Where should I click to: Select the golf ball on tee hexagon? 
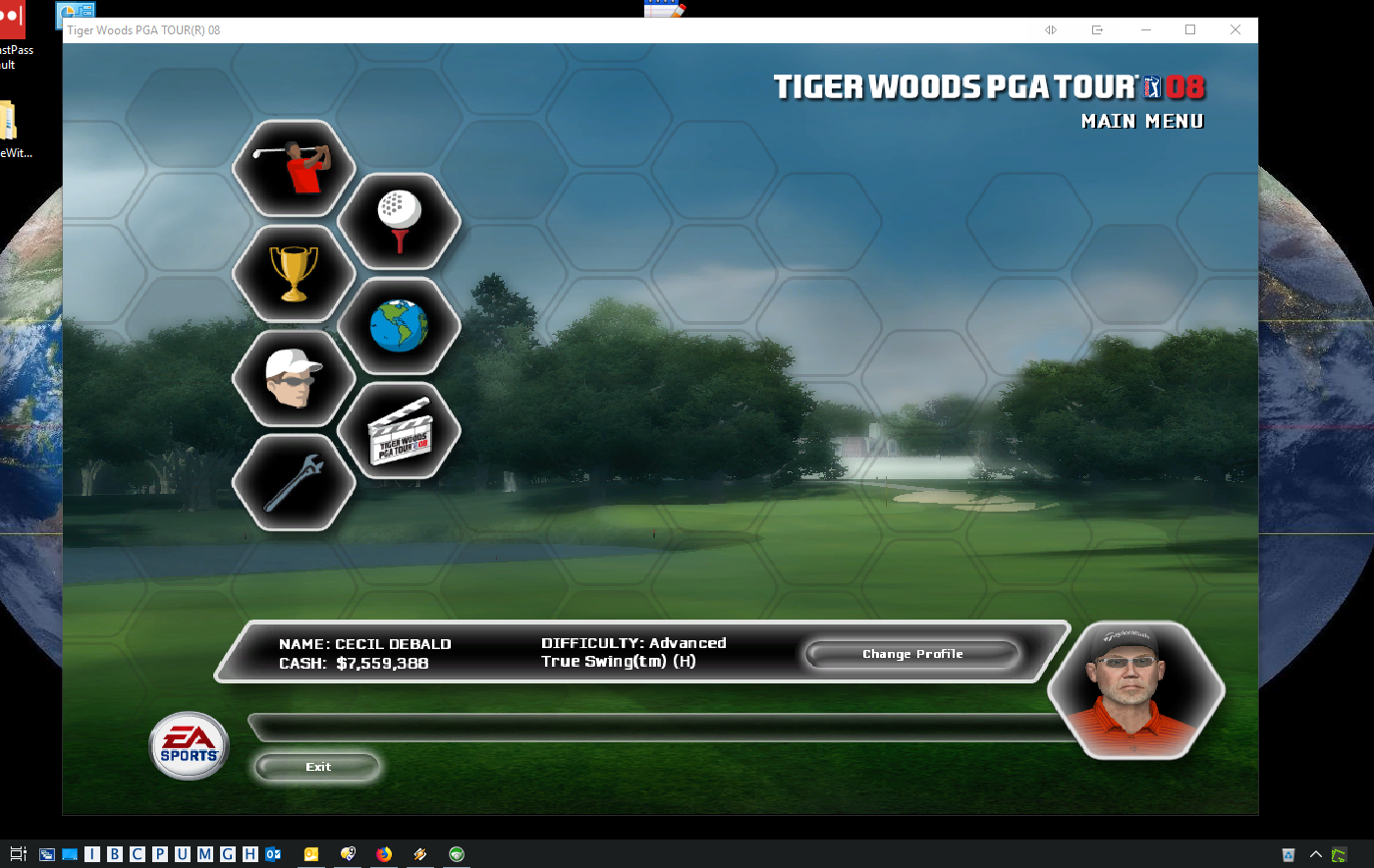(x=399, y=221)
